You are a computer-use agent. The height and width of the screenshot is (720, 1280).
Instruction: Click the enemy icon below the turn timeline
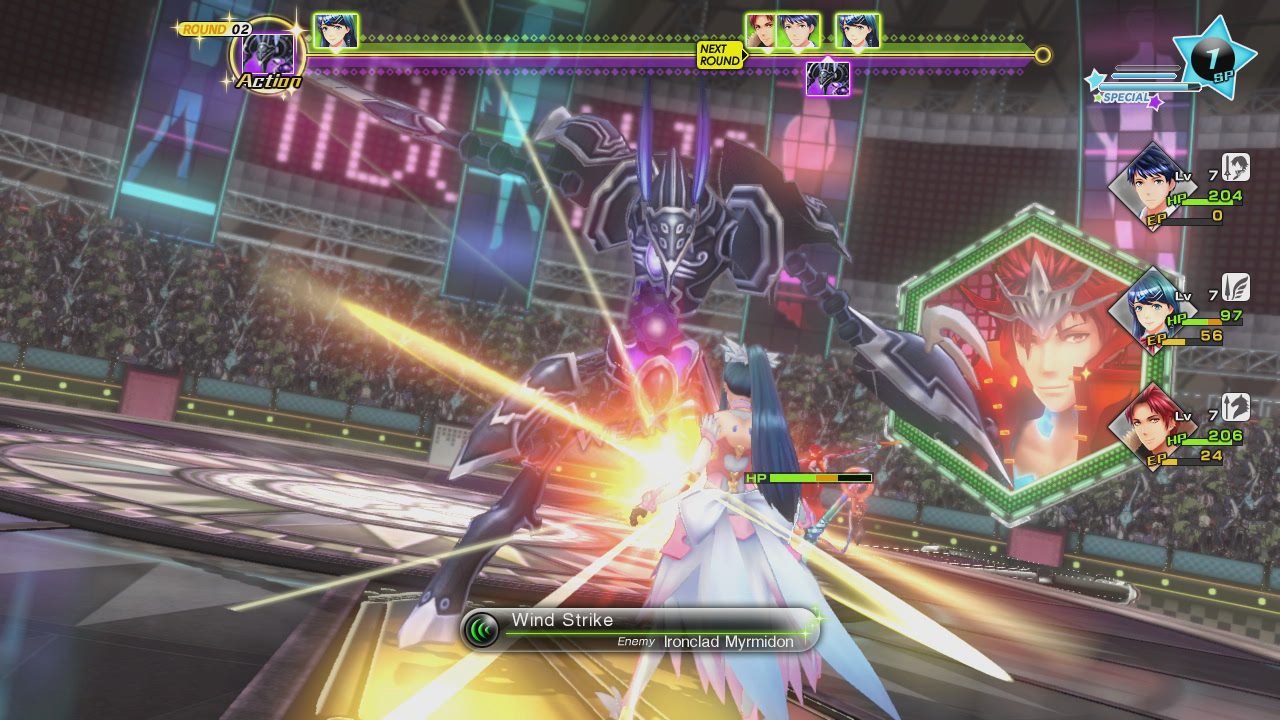tap(828, 78)
